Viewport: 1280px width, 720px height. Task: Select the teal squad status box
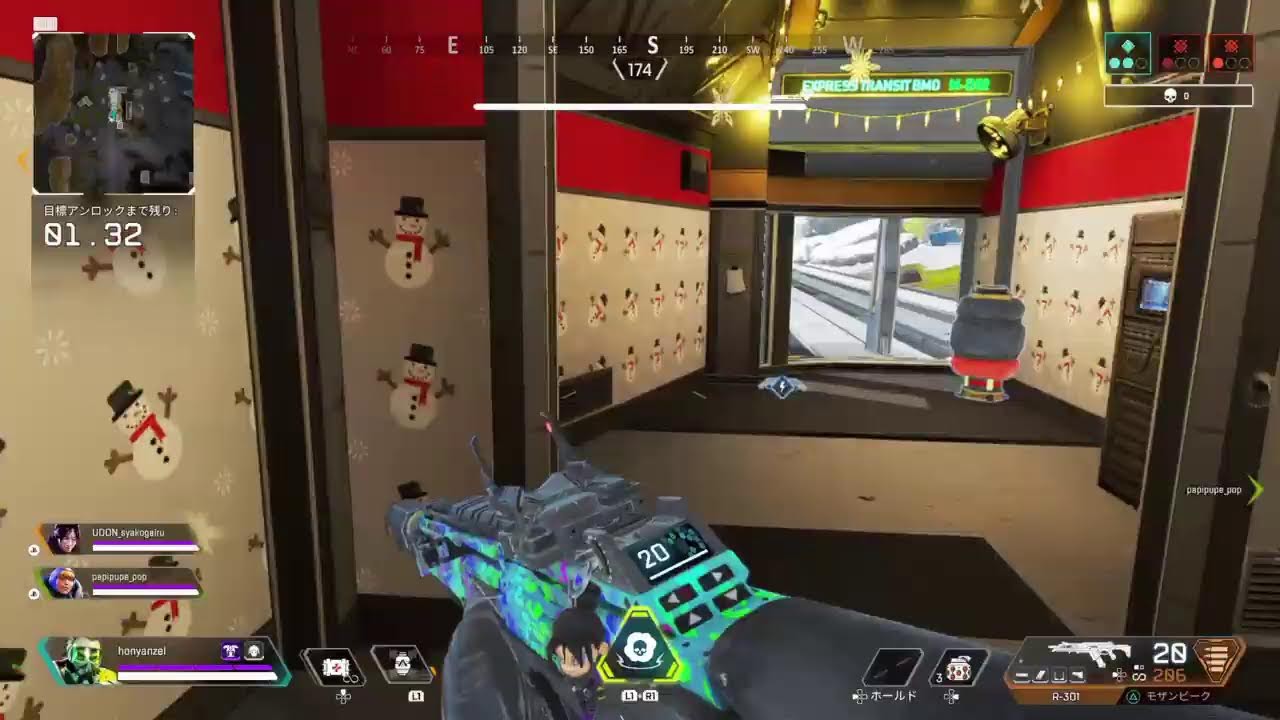pos(1127,53)
